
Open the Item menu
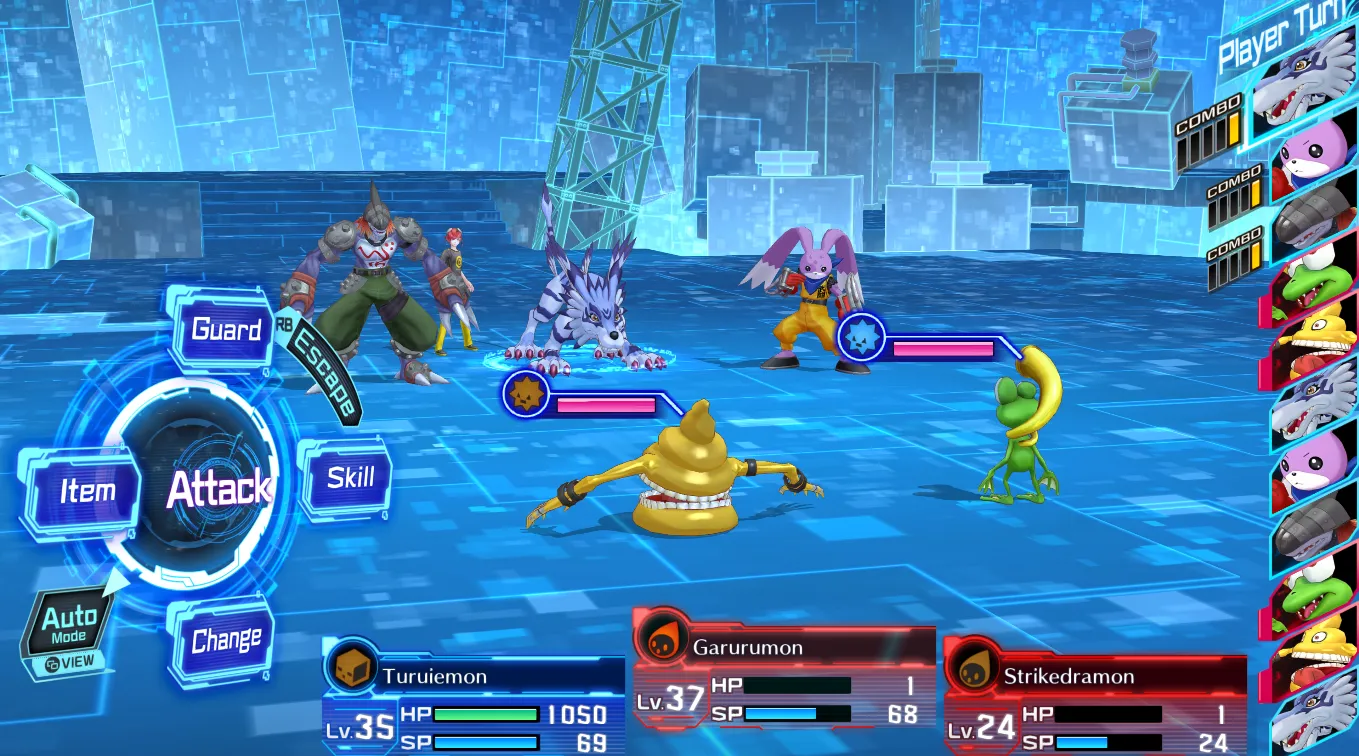[87, 490]
